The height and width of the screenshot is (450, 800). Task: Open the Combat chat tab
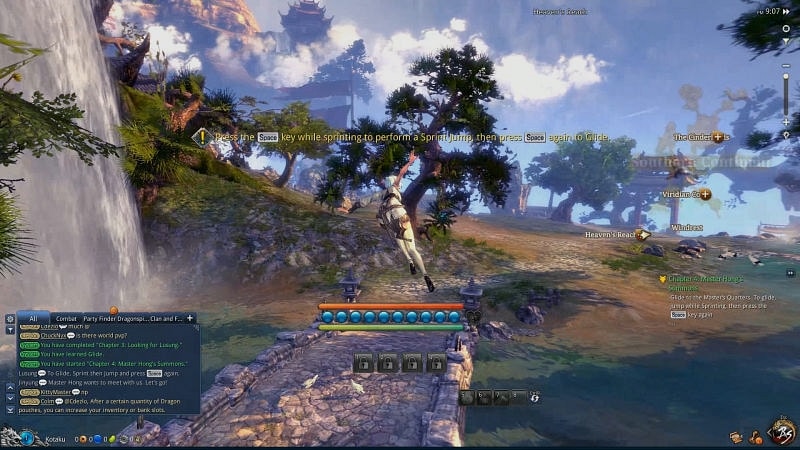[66, 318]
